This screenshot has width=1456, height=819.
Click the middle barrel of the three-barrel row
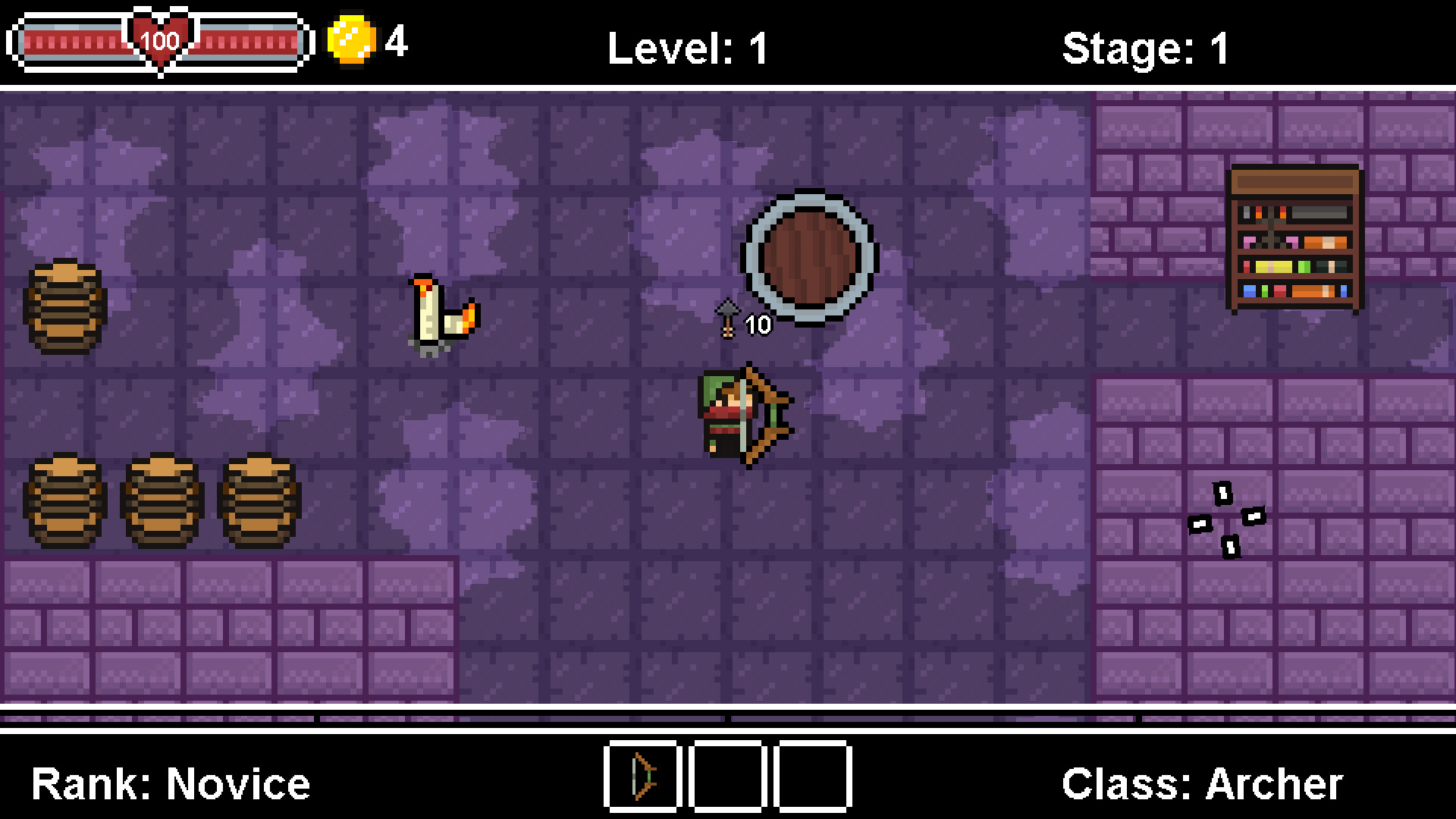point(159,500)
